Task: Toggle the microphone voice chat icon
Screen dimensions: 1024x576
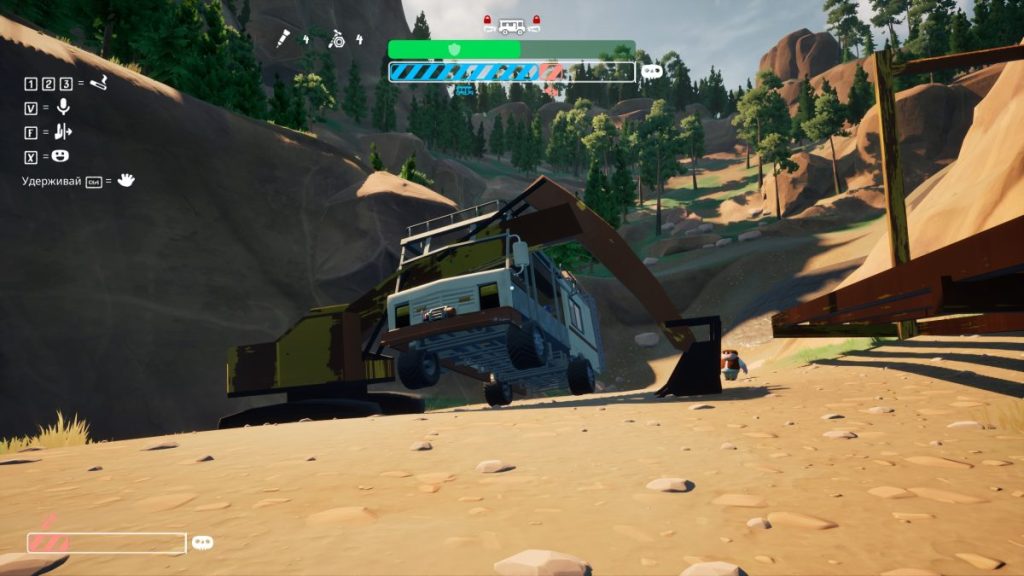Action: 63,107
